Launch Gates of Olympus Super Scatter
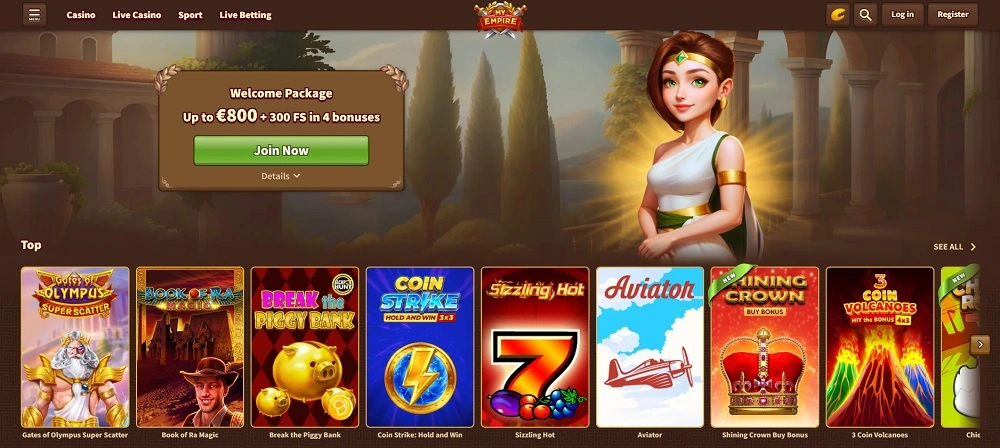 click(x=75, y=347)
